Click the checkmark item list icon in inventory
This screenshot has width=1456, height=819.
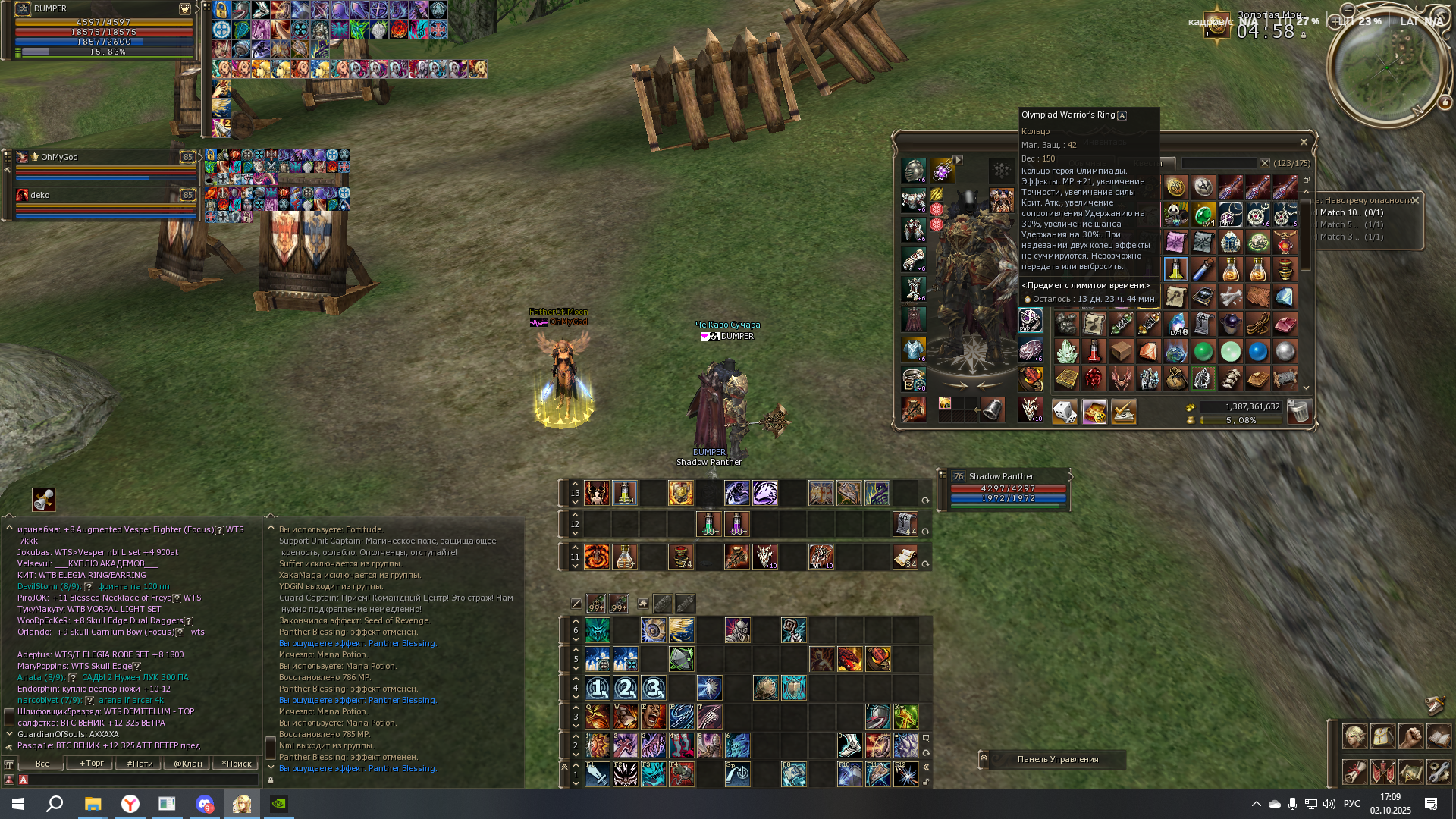1124,410
